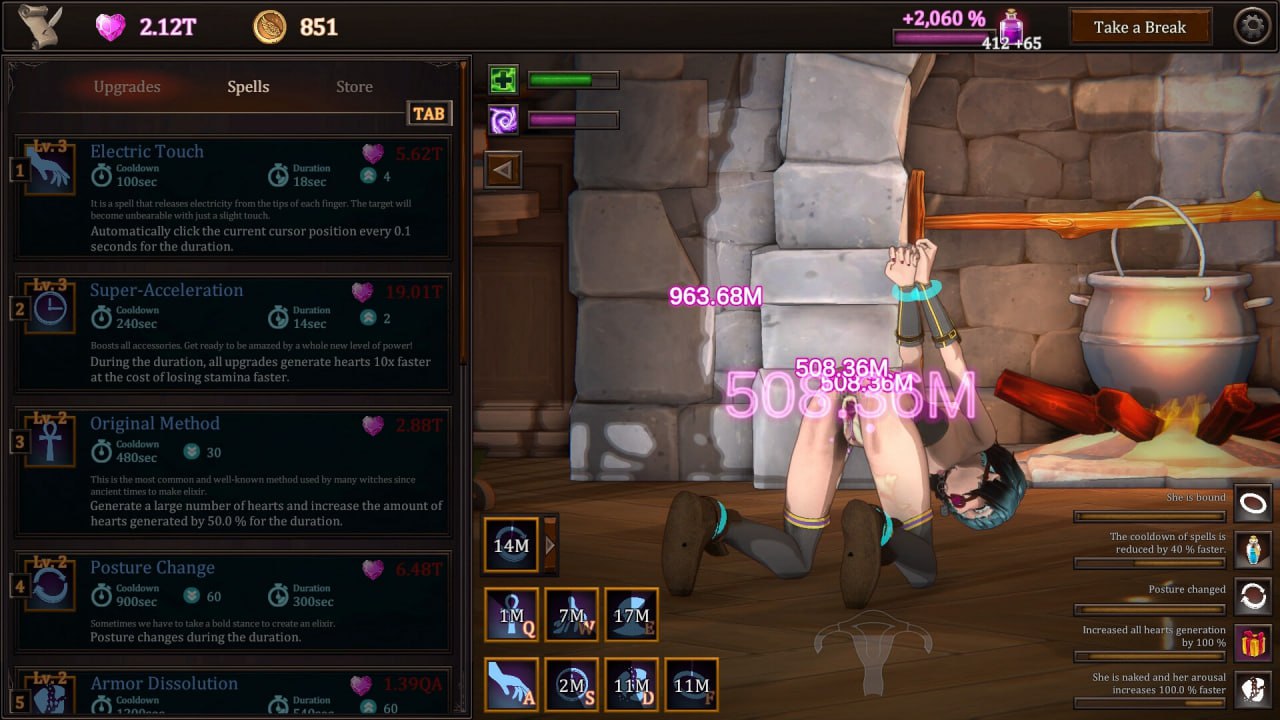Click the spell icon marked F
This screenshot has height=720, width=1280.
[x=691, y=684]
